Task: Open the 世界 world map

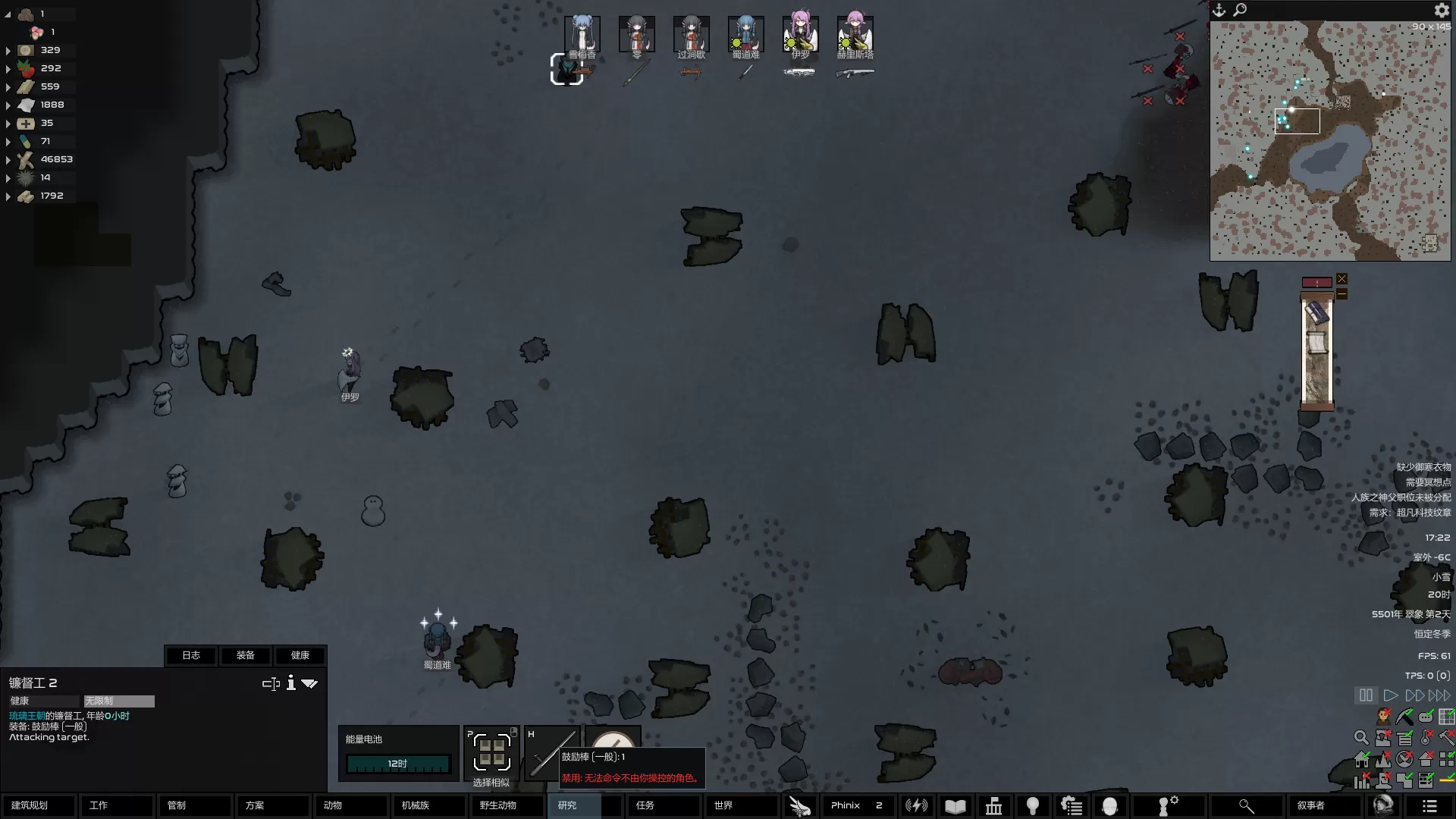Action: point(741,805)
